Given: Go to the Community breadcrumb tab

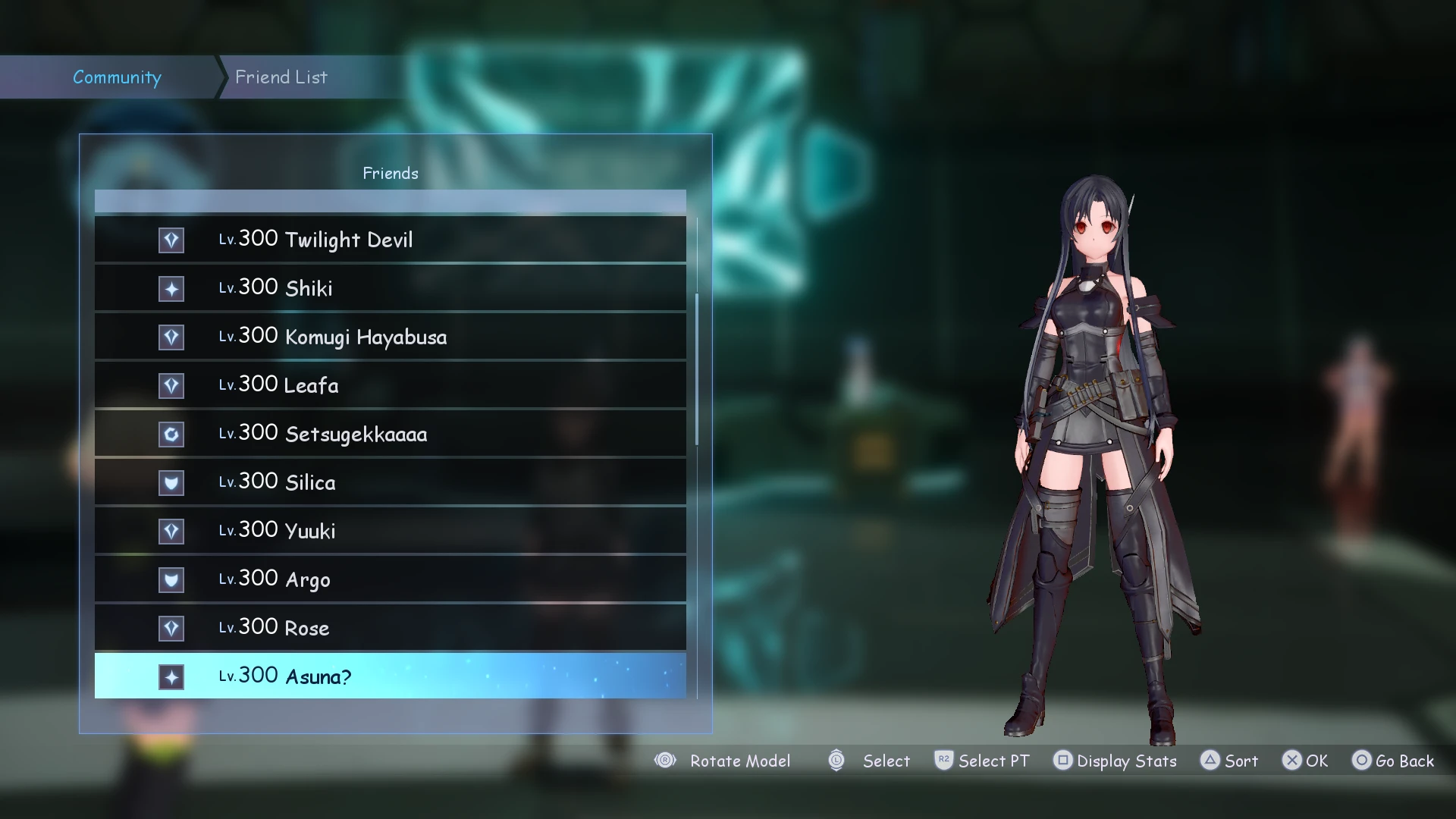Looking at the screenshot, I should pyautogui.click(x=117, y=77).
